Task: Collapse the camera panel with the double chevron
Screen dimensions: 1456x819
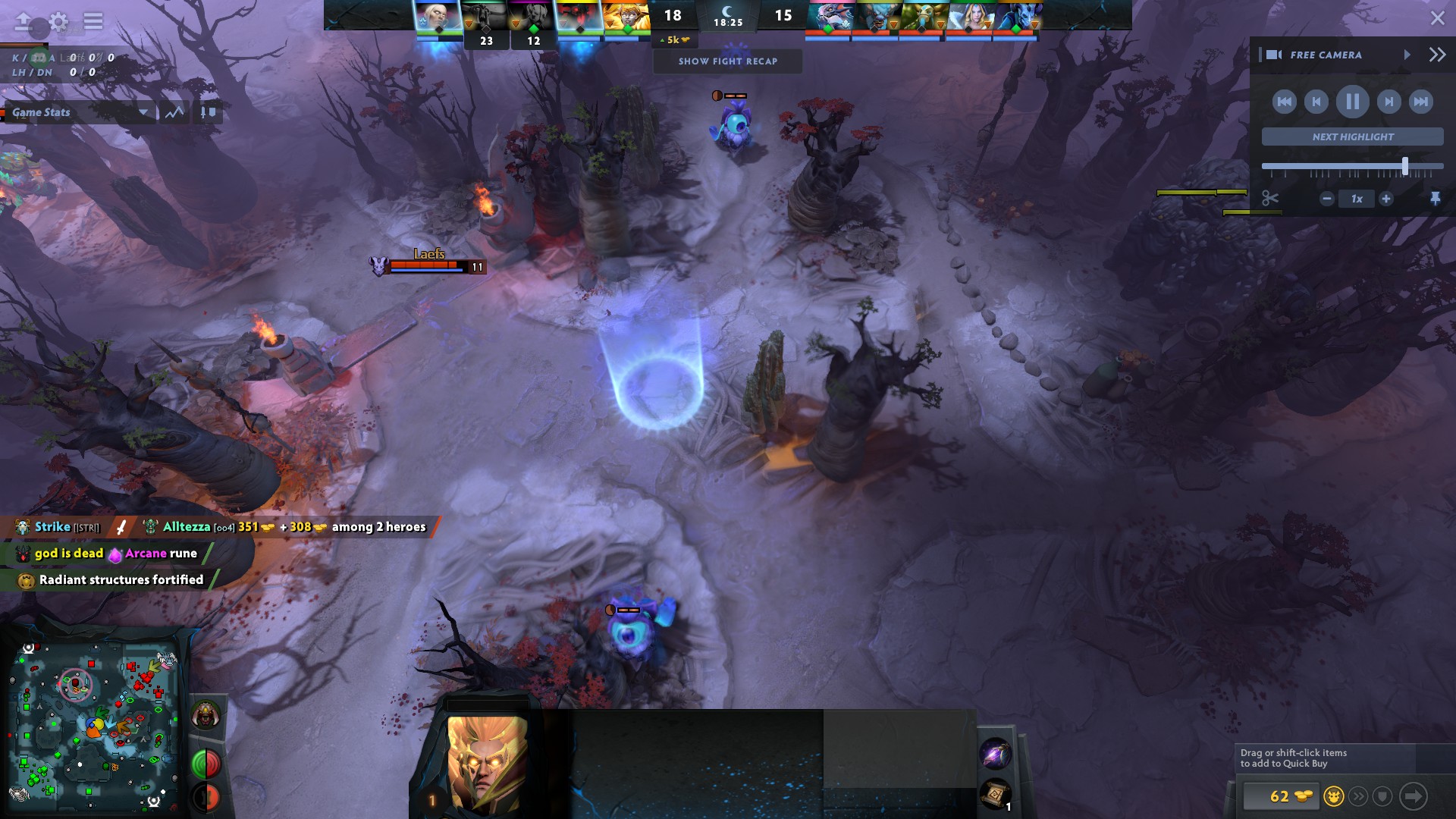Action: point(1436,54)
